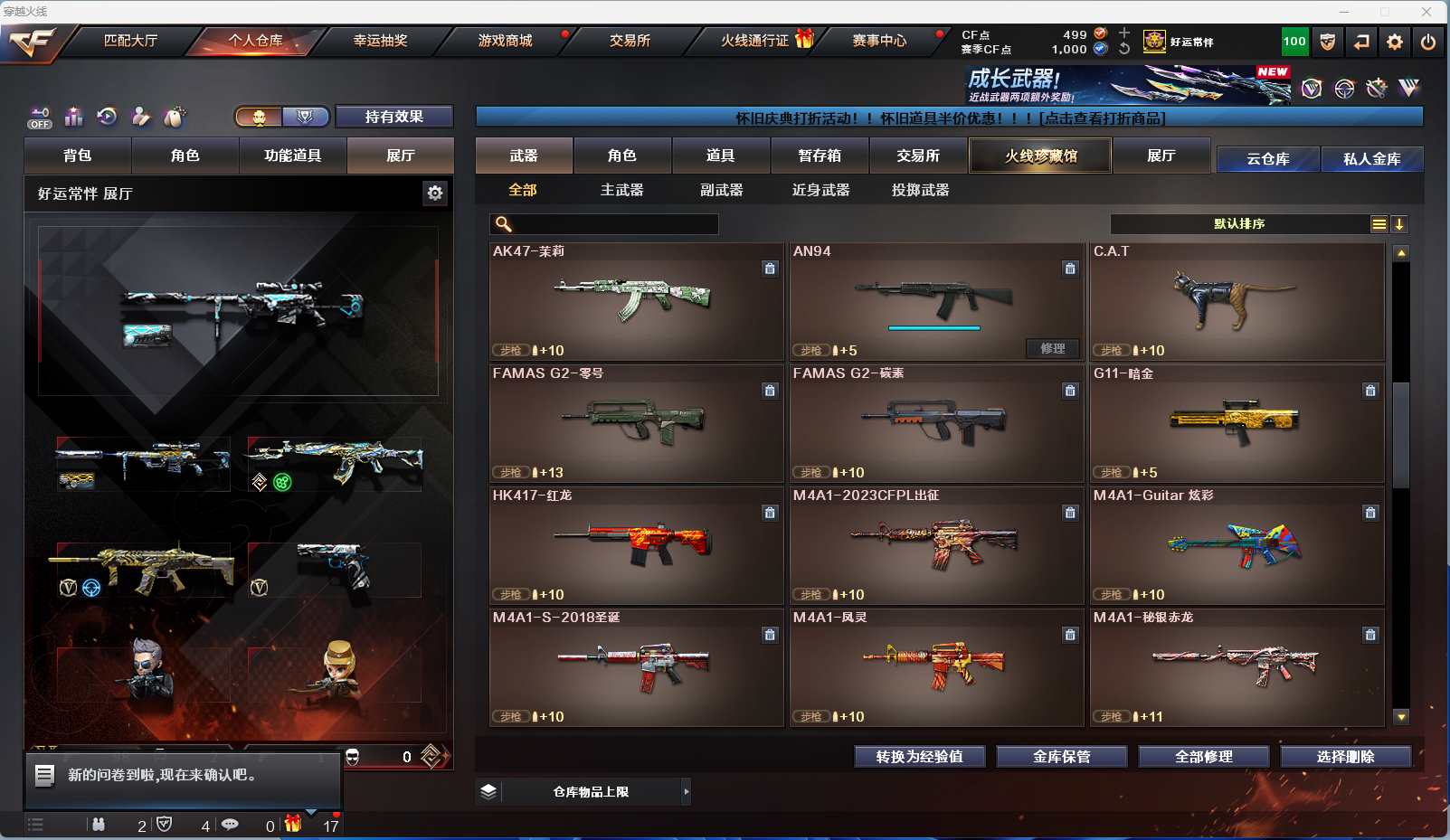The image size is (1450, 840).
Task: Open the 交易所 exchange in top menu
Action: tap(630, 41)
